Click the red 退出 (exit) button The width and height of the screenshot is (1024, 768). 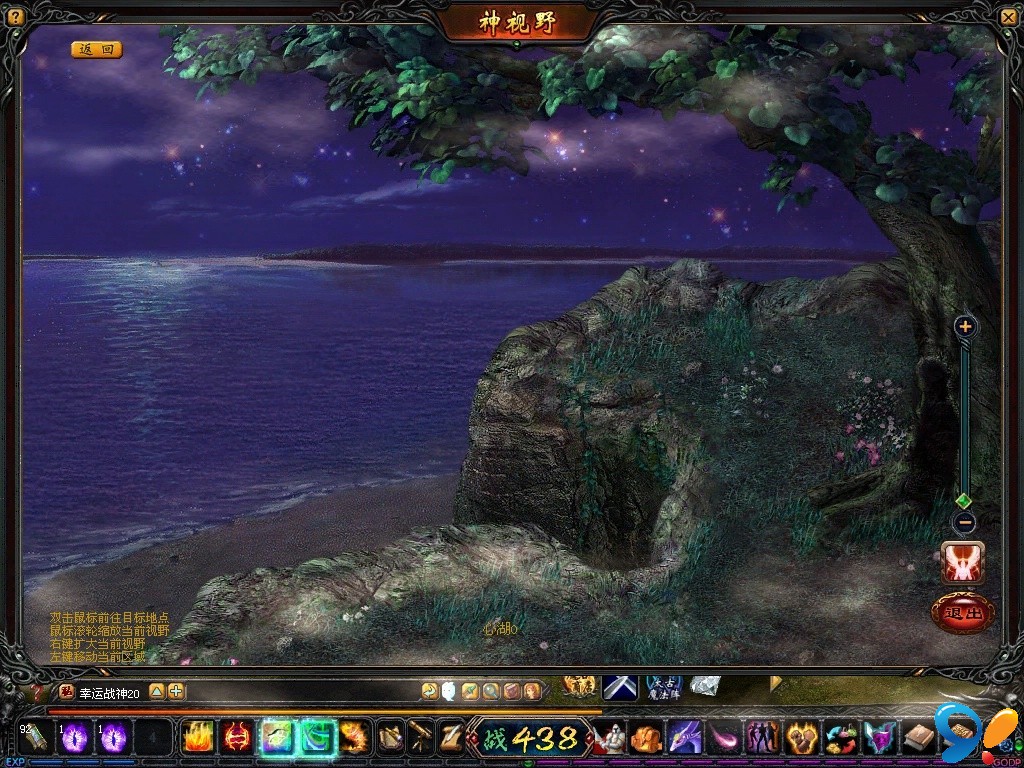coord(963,613)
